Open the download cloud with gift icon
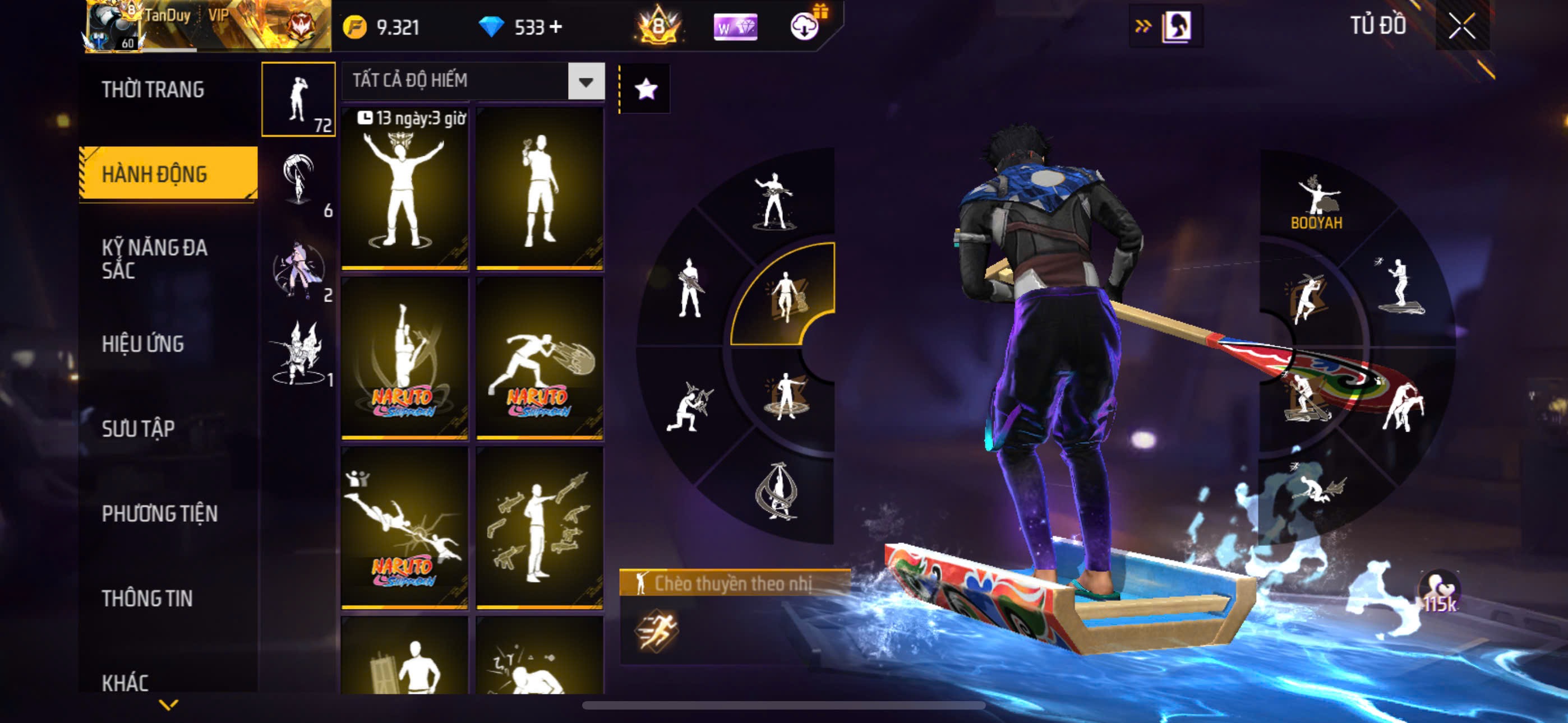 [806, 26]
